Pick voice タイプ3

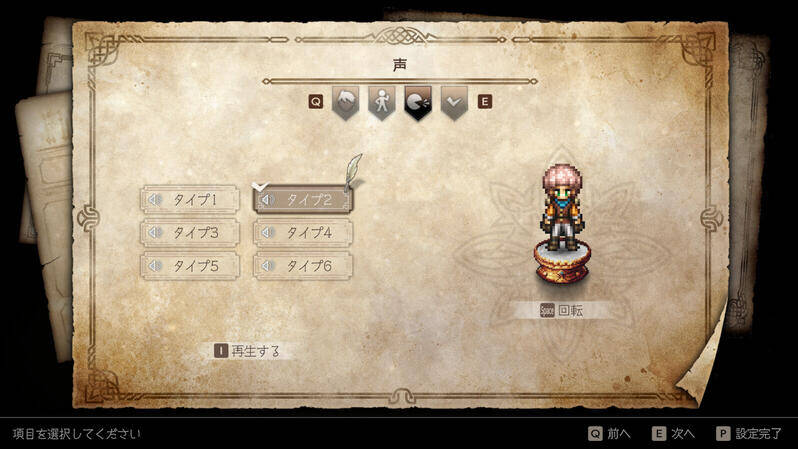click(192, 233)
